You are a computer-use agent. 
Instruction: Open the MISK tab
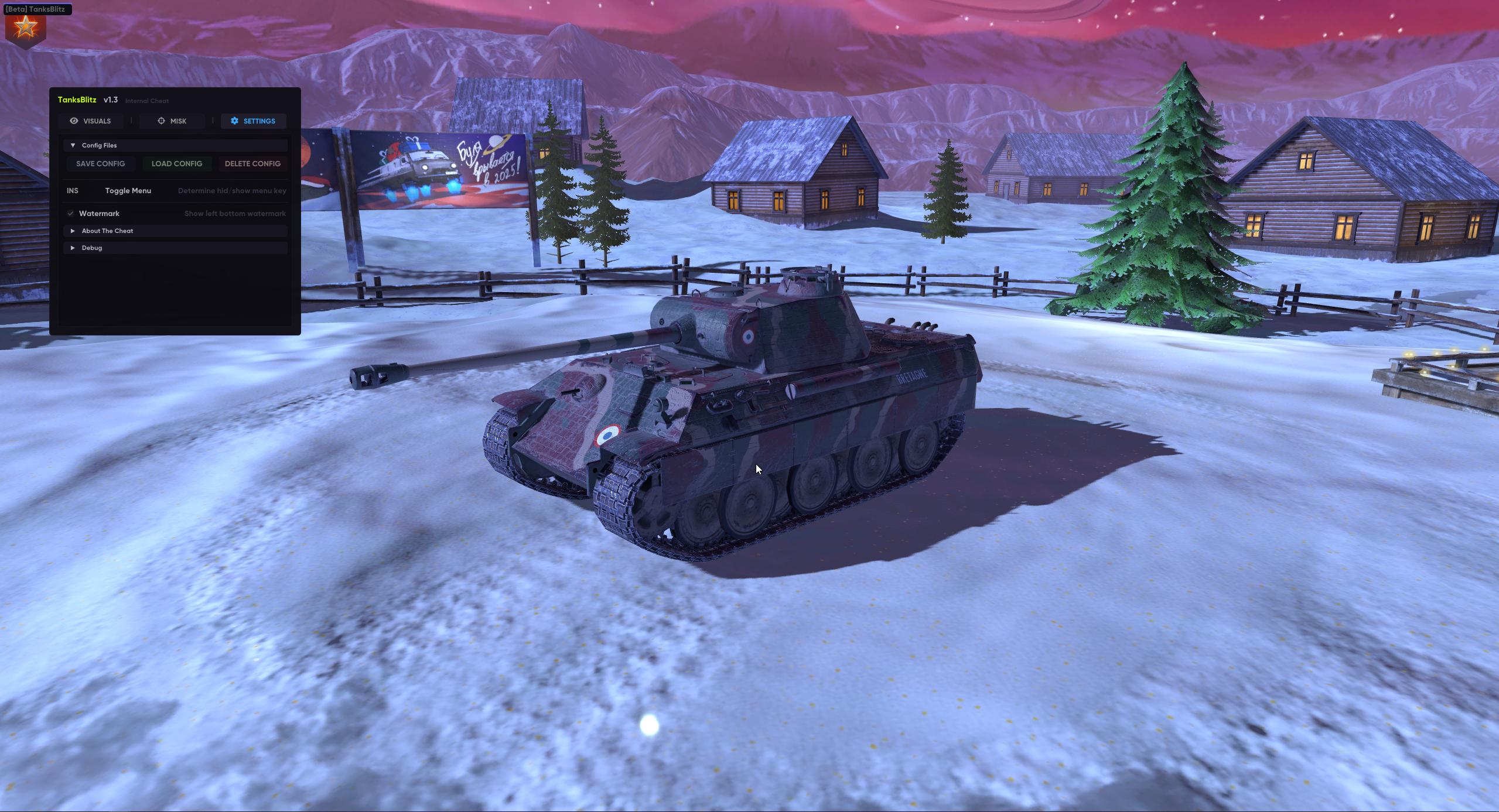click(x=172, y=121)
